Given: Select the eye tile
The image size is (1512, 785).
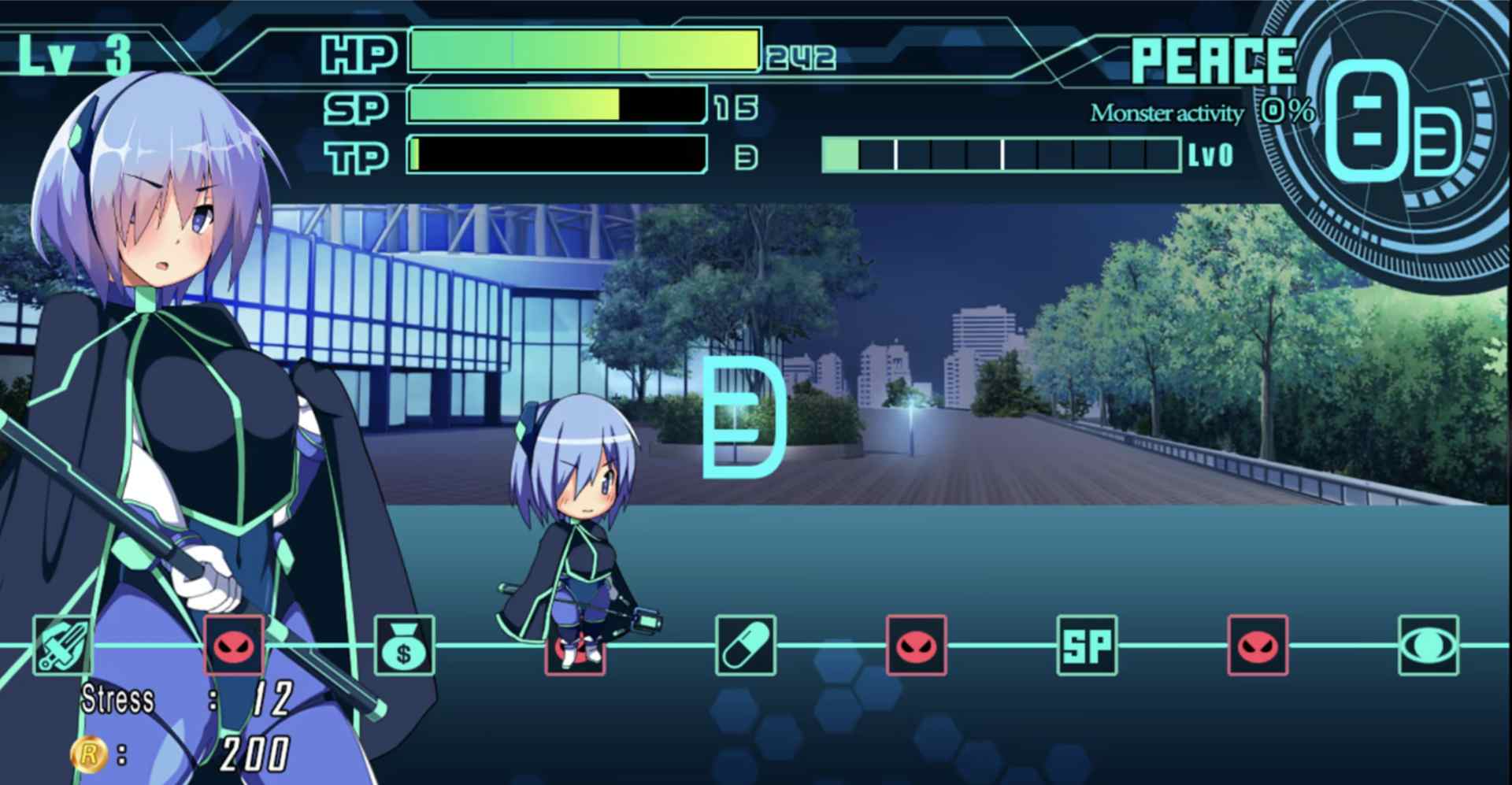Looking at the screenshot, I should [x=1428, y=646].
